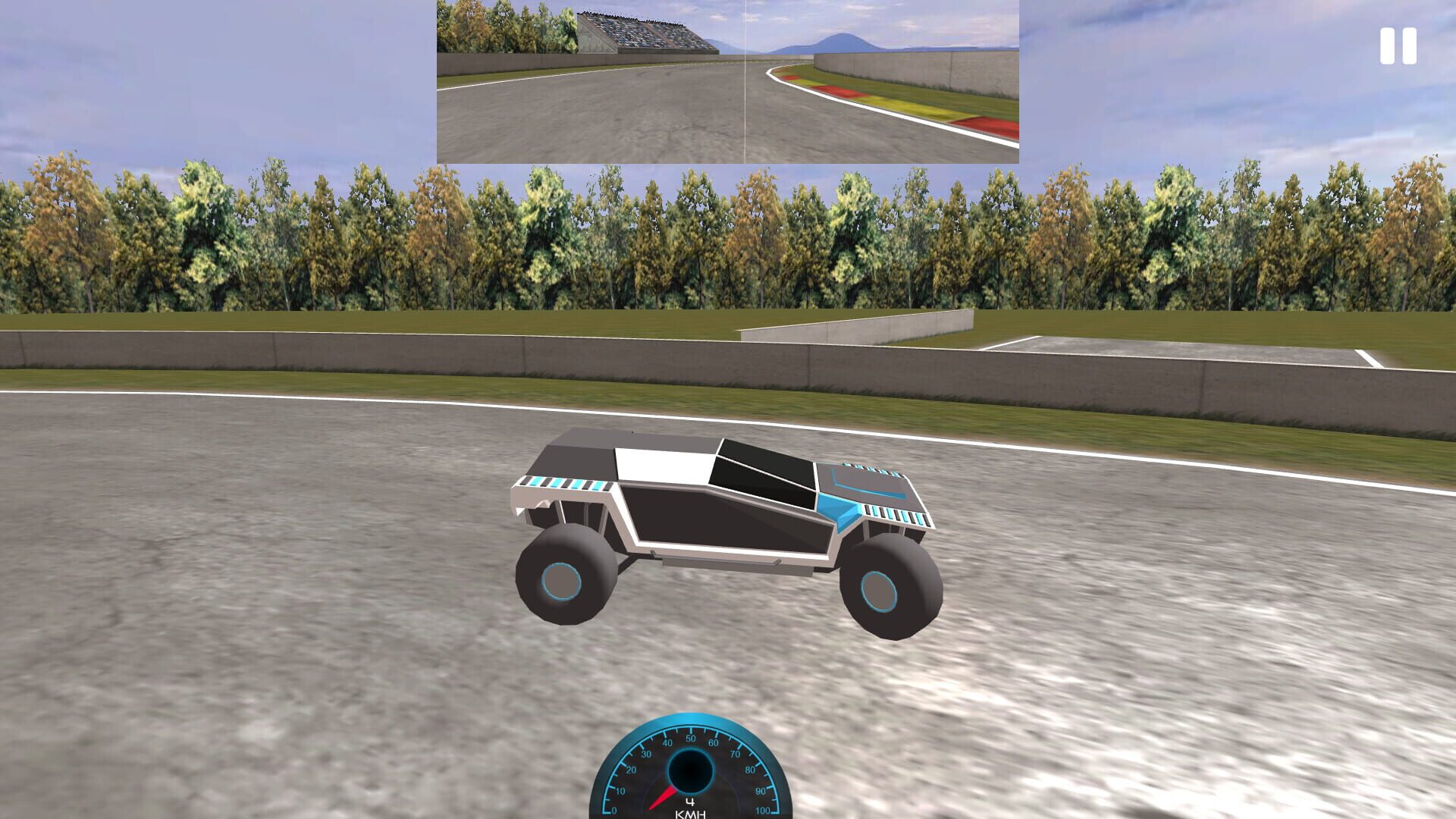This screenshot has width=1456, height=819.
Task: Click the mountain visible in the rearview mirror
Action: click(x=842, y=42)
